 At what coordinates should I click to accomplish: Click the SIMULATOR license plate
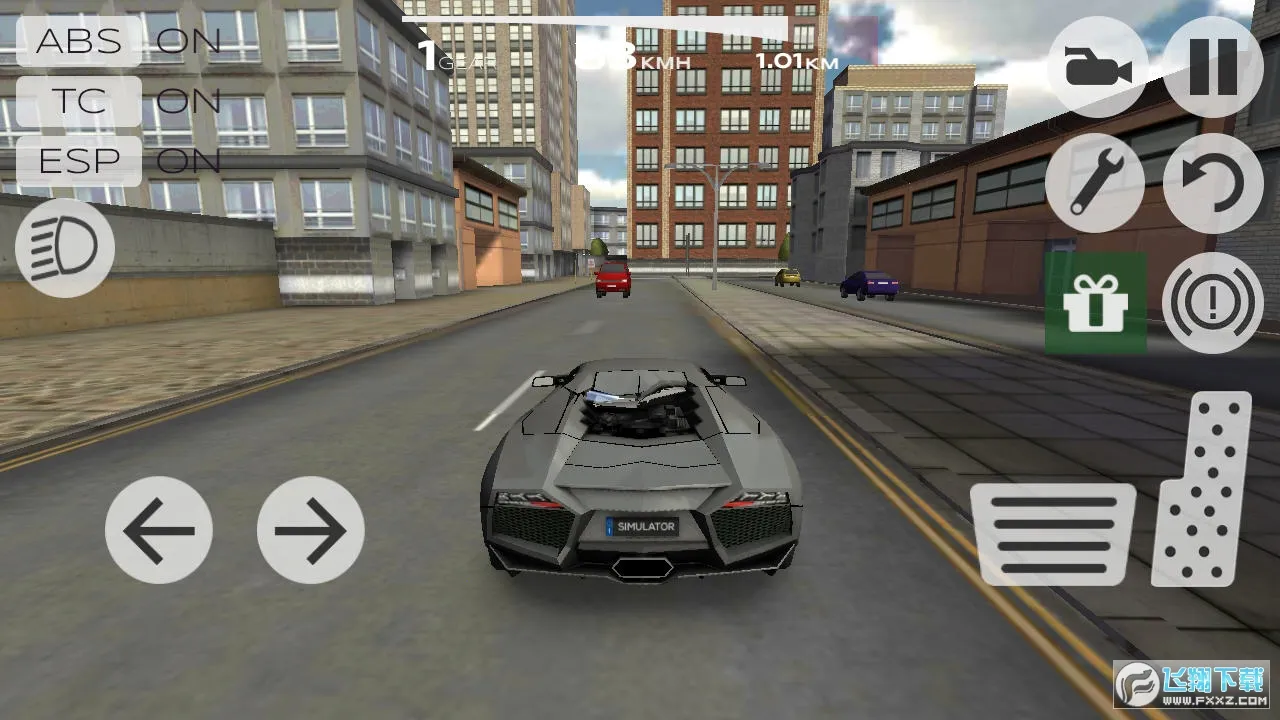point(644,525)
